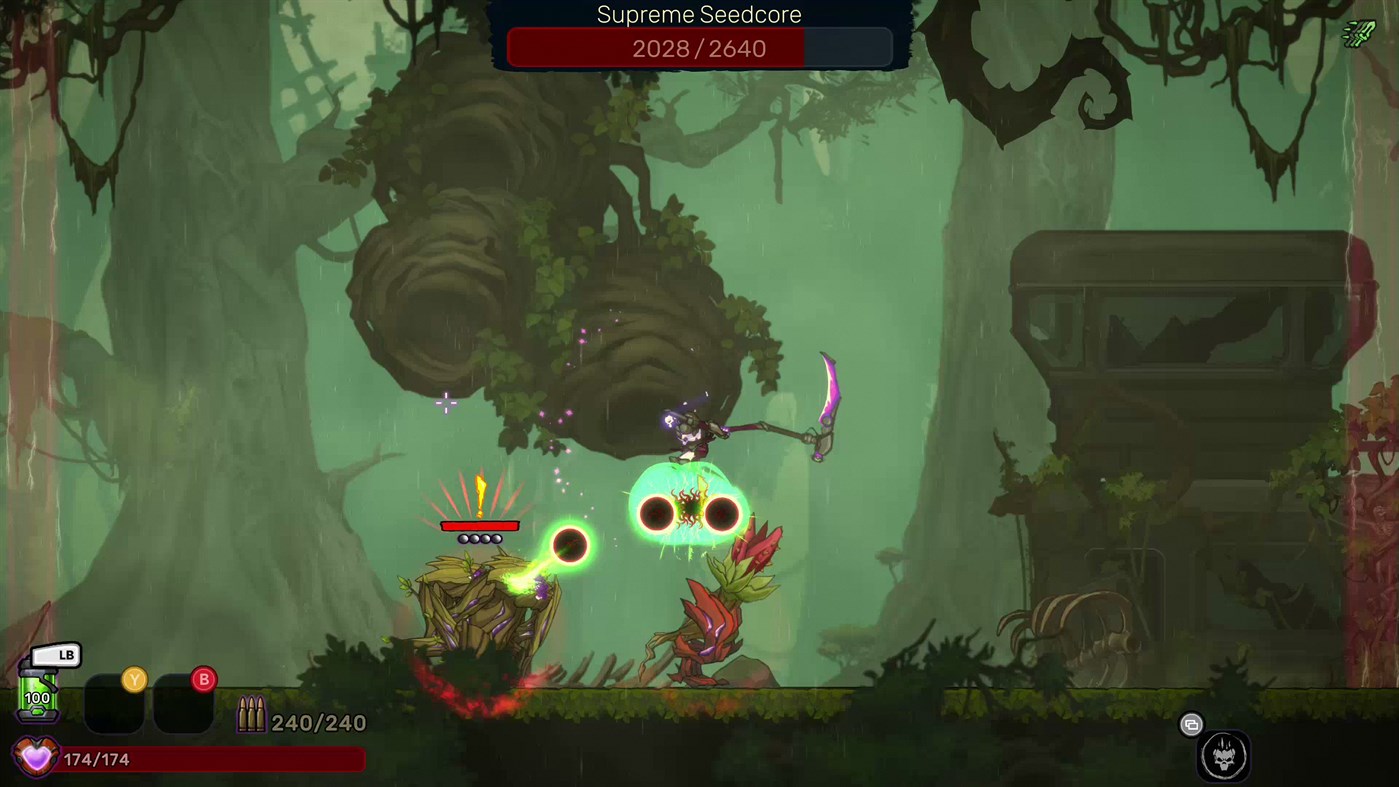This screenshot has width=1399, height=787.
Task: Click the green grenade canister icon
Action: [38, 692]
